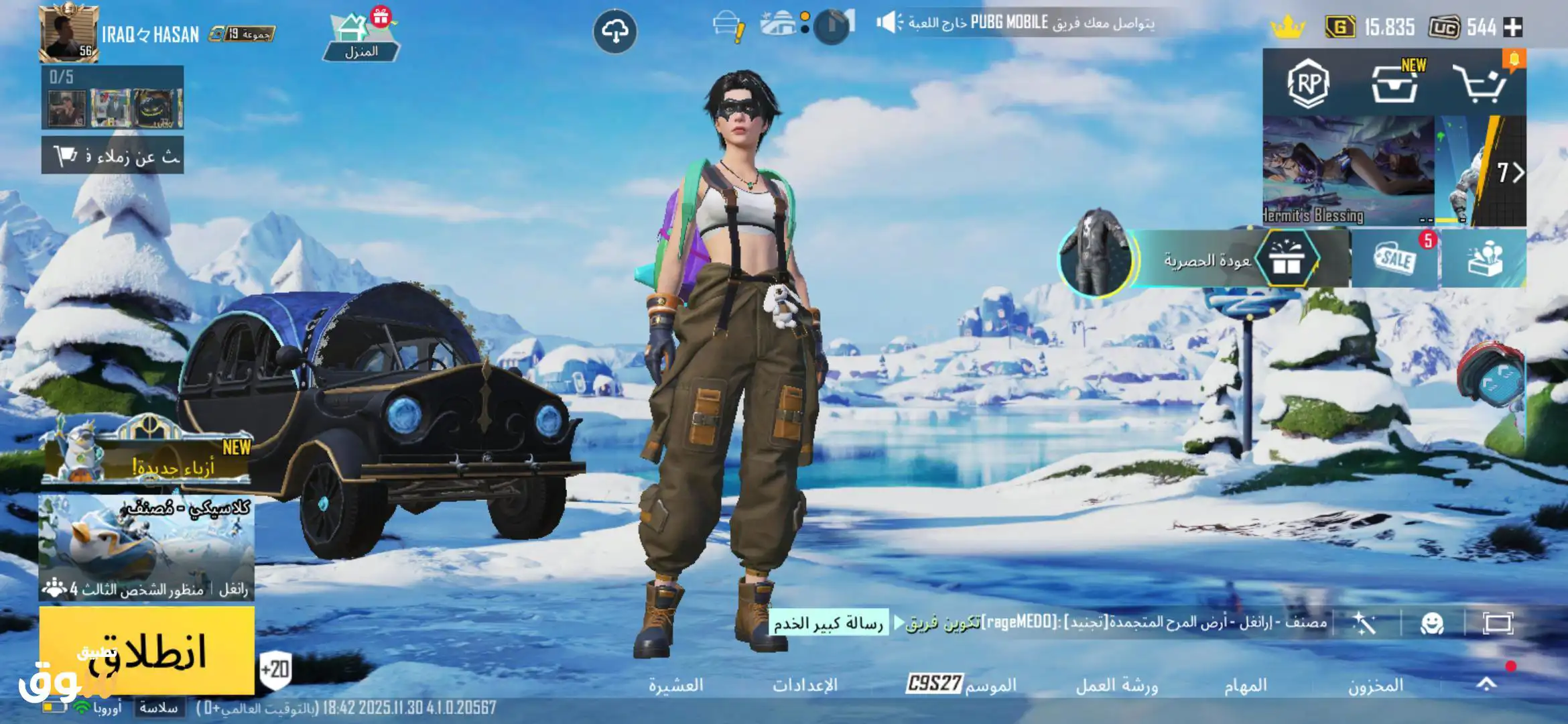Viewport: 1568px width, 724px height.
Task: Open the Workshop (ورشة العمل) menu
Action: pyautogui.click(x=1116, y=685)
